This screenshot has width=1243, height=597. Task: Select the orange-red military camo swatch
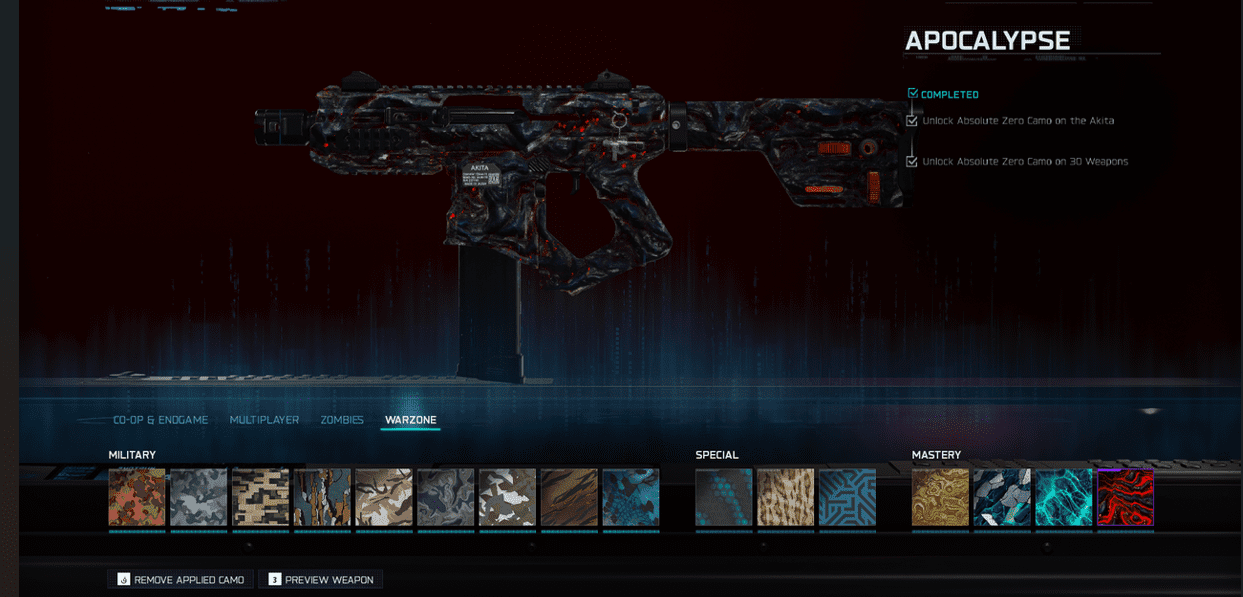[137, 497]
